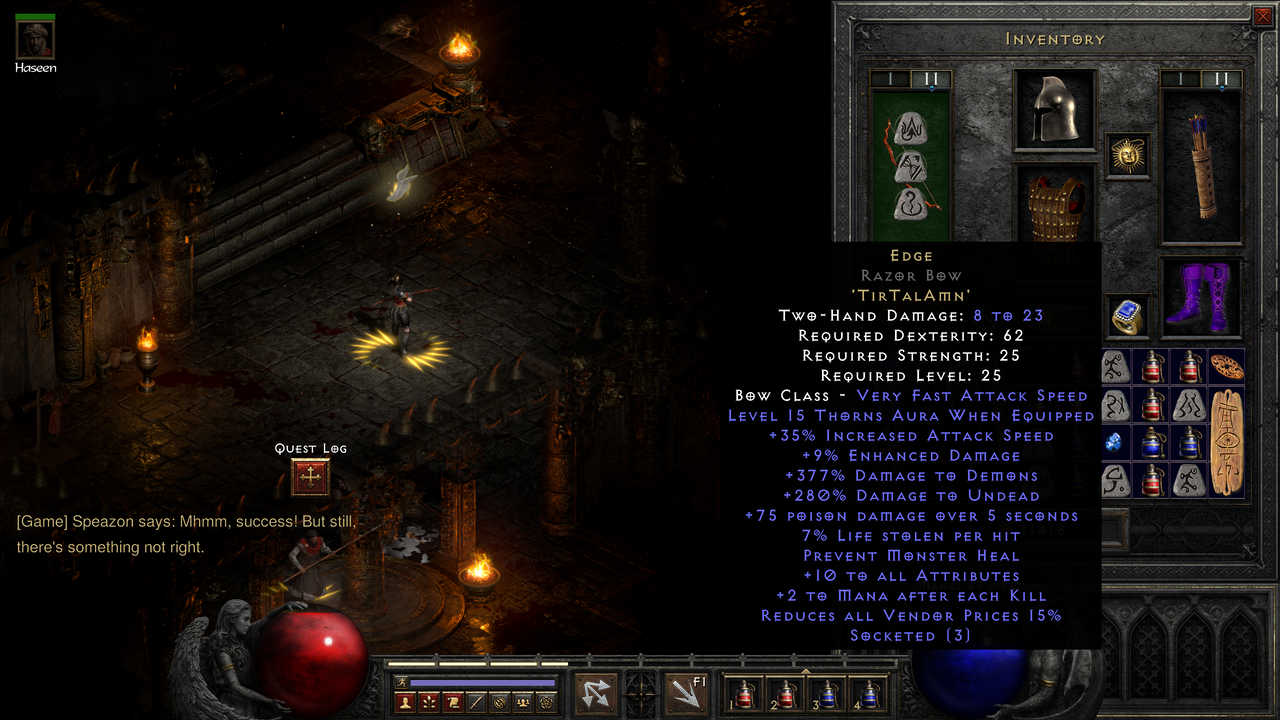Open the Character screen from the menu bar
The height and width of the screenshot is (720, 1280).
pos(404,700)
